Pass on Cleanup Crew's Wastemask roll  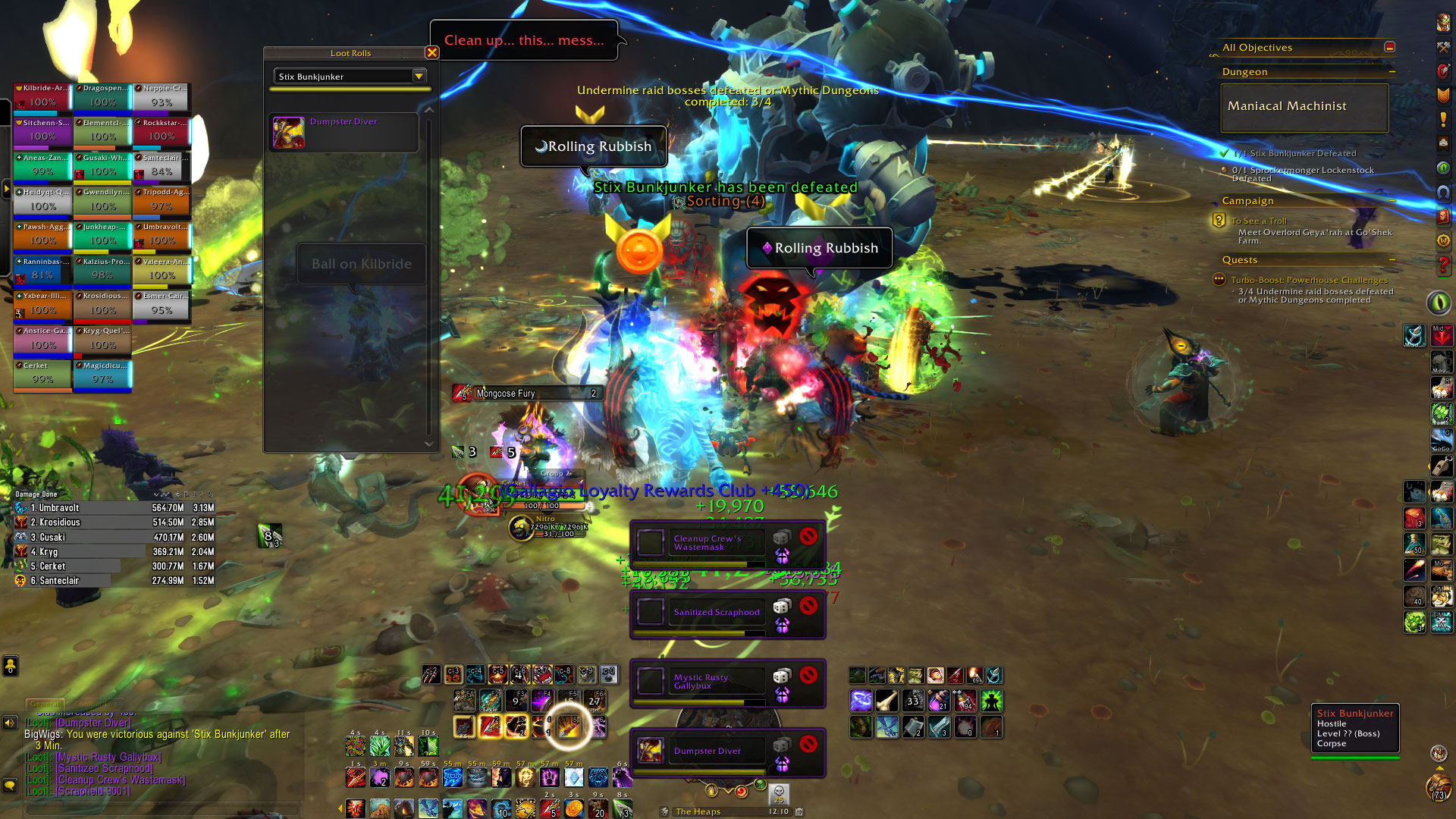pos(808,537)
